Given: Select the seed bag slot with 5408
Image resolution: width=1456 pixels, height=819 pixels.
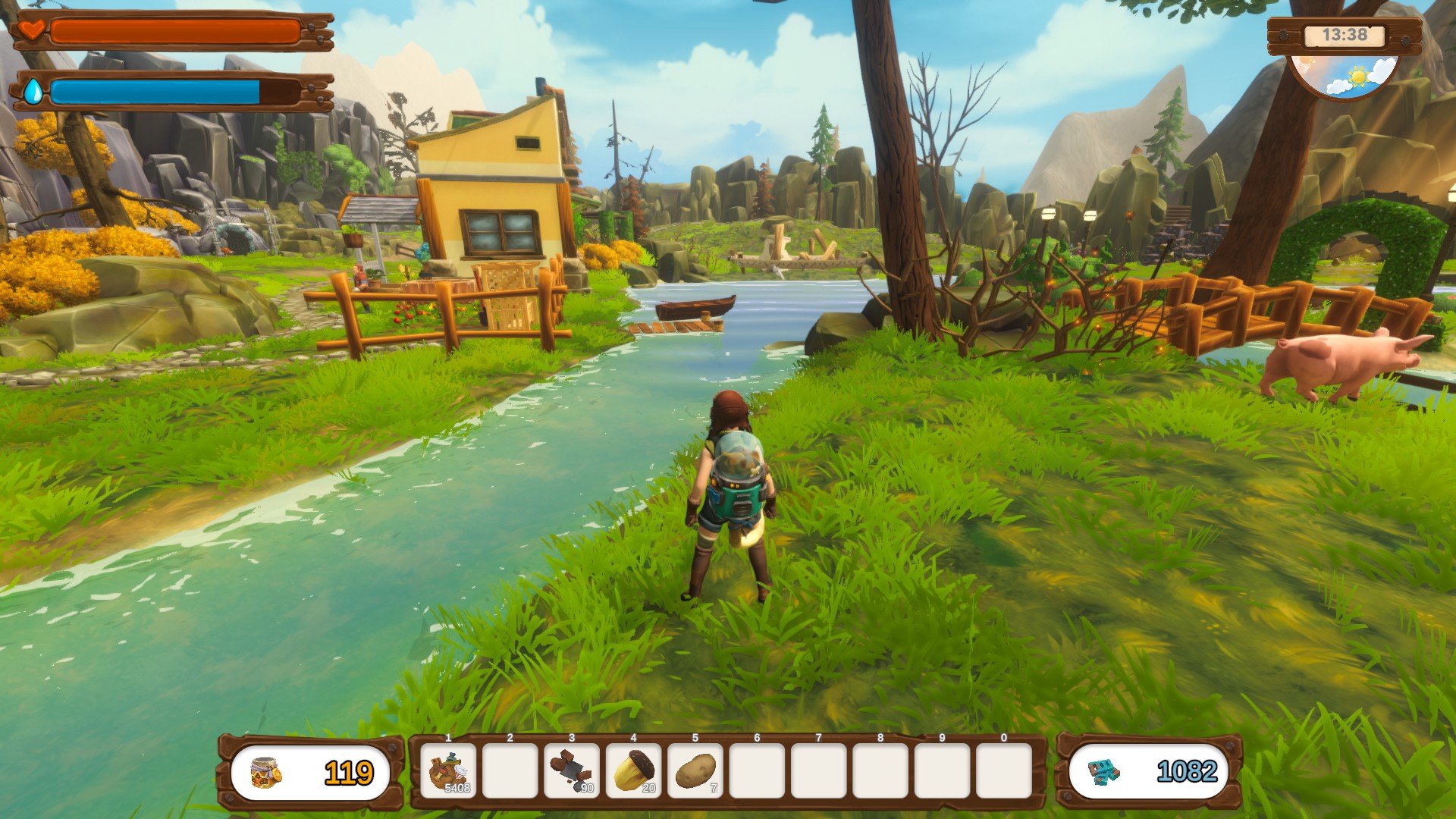Looking at the screenshot, I should coord(448,771).
